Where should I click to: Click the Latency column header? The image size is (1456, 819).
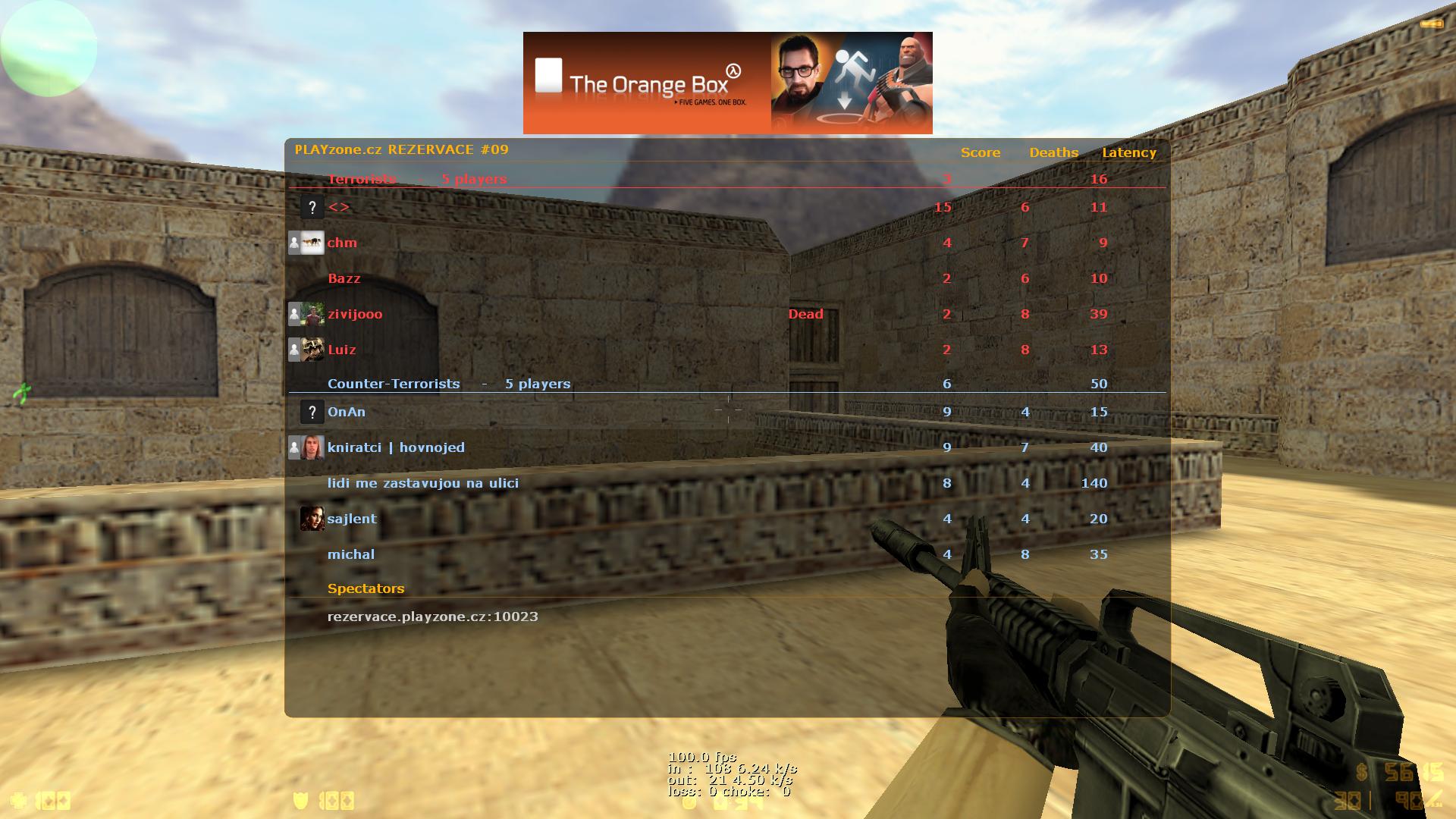click(1129, 152)
